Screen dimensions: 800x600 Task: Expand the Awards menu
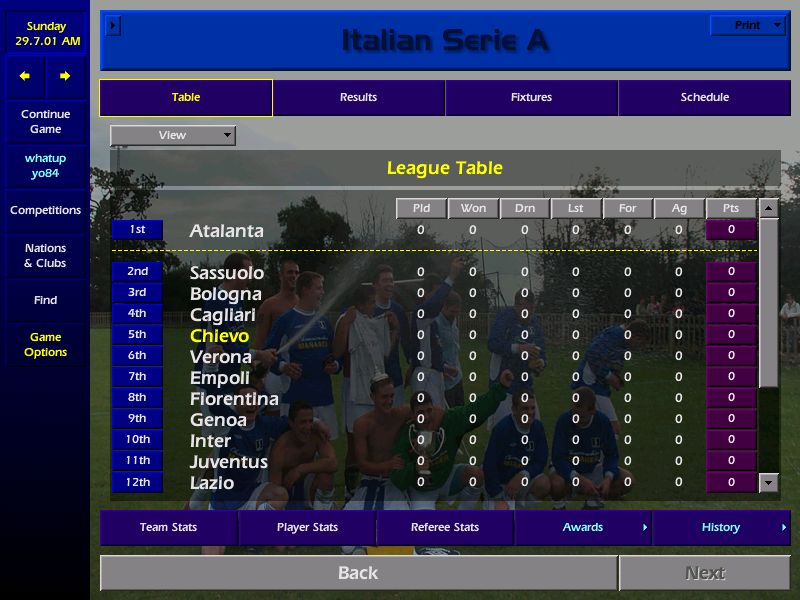[583, 528]
